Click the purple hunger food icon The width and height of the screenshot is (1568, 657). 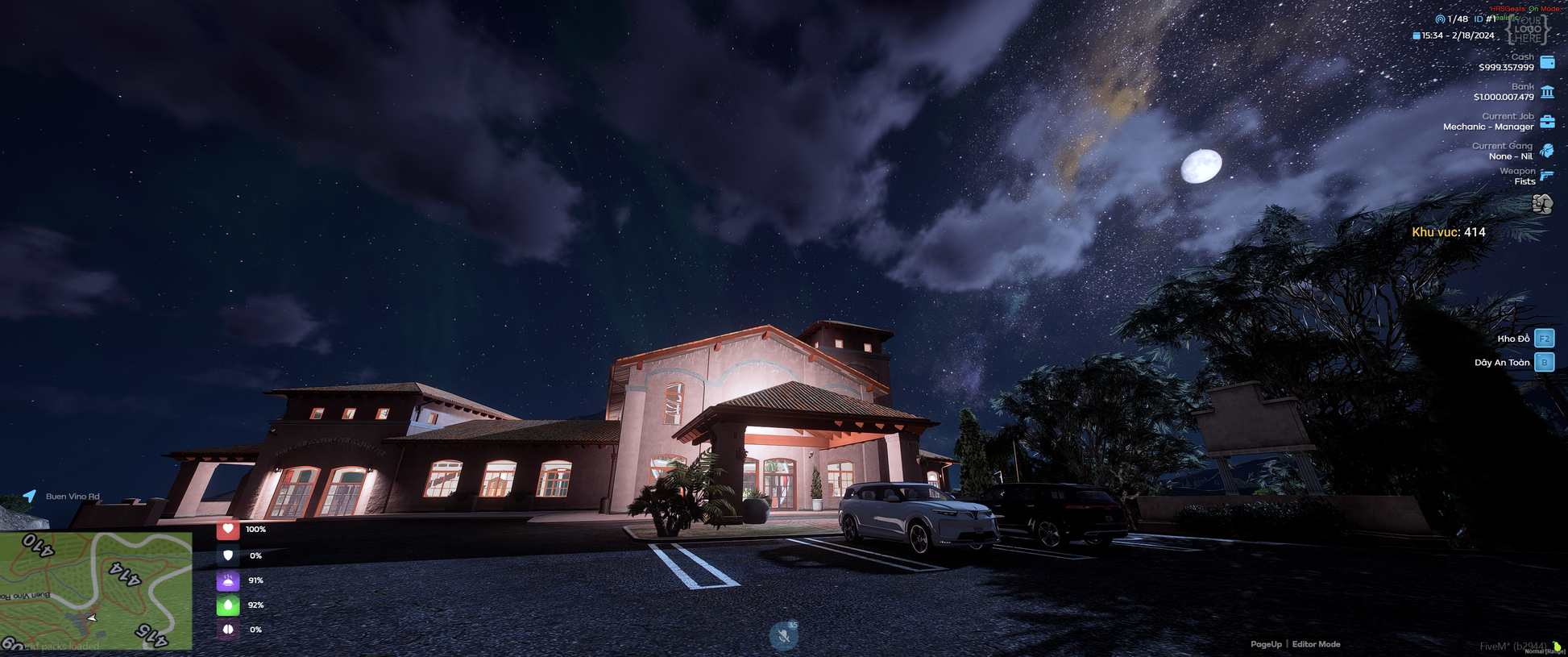[x=228, y=580]
